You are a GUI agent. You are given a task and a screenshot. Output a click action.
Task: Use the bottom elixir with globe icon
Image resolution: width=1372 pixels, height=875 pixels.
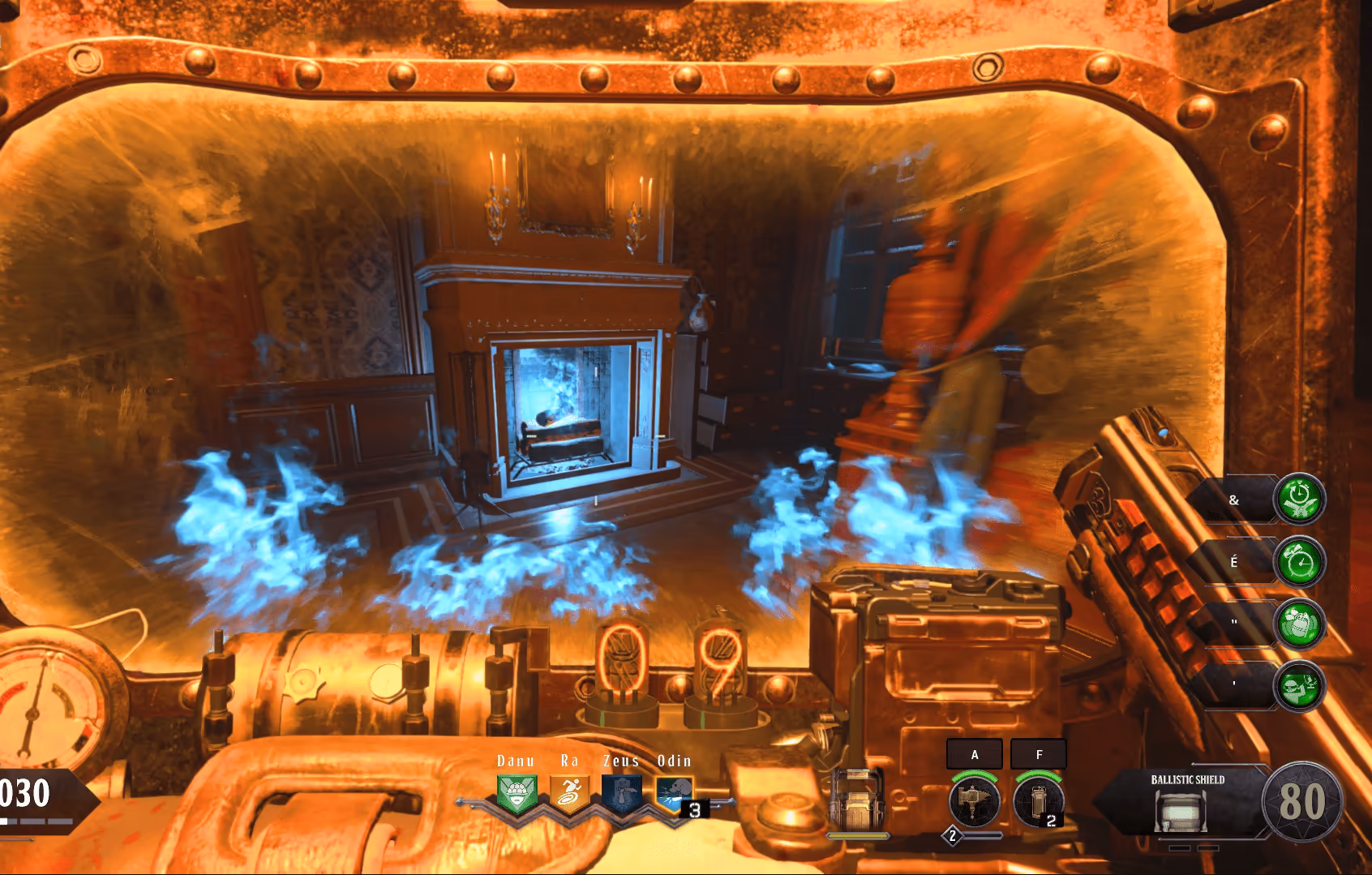pyautogui.click(x=1299, y=687)
